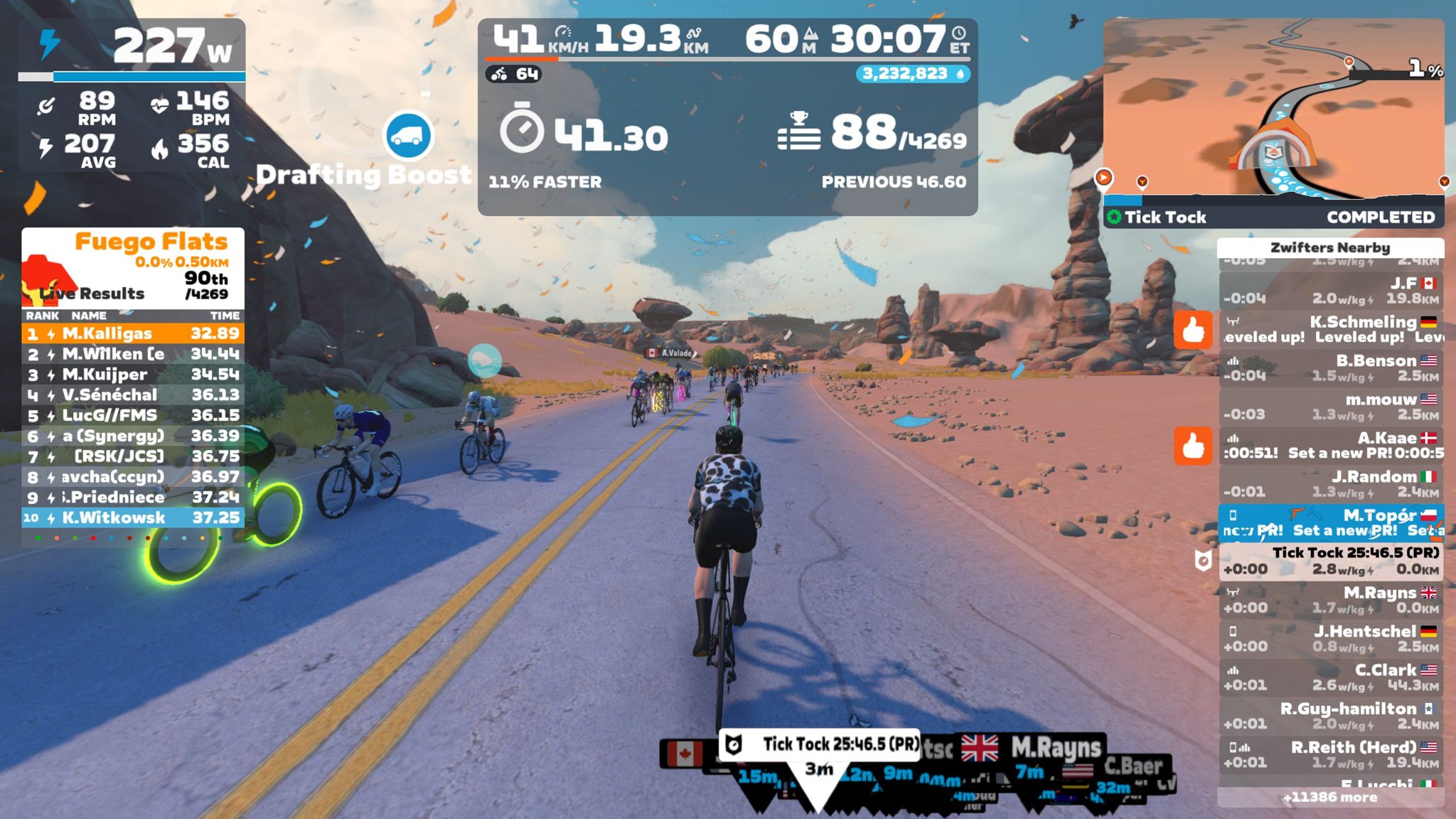This screenshot has width=1456, height=819.
Task: Give Ride On thumbs-up to K.Schmeling
Action: point(1192,329)
